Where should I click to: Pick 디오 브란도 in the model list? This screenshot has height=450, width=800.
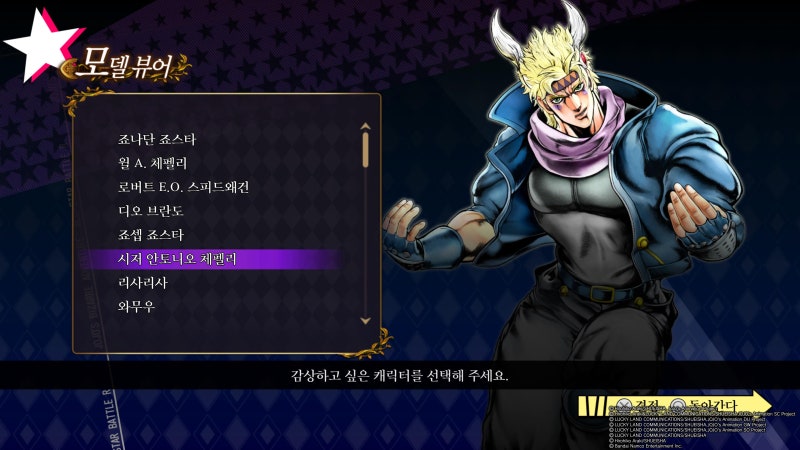point(151,211)
